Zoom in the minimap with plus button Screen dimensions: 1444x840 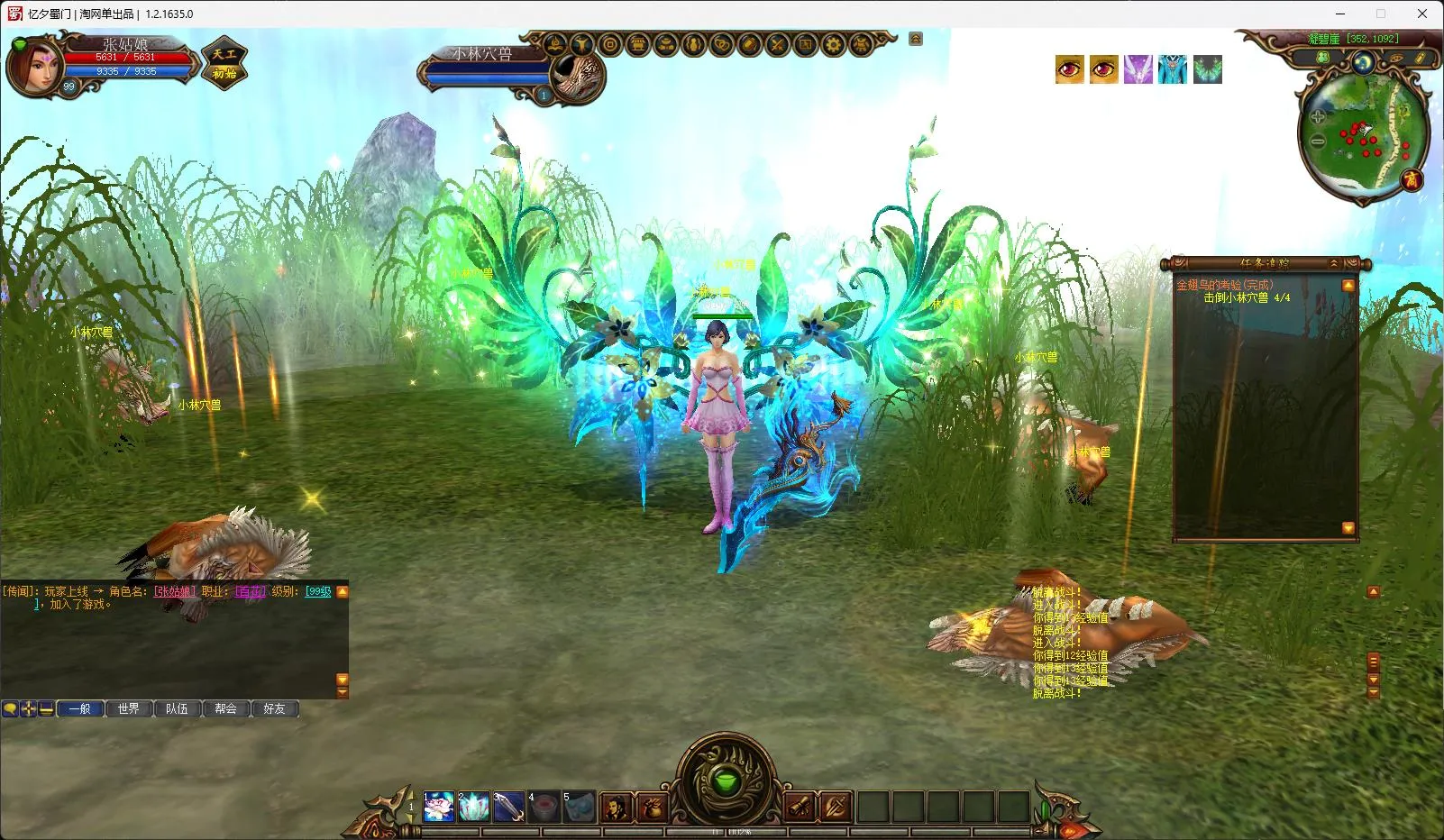pyautogui.click(x=1318, y=117)
